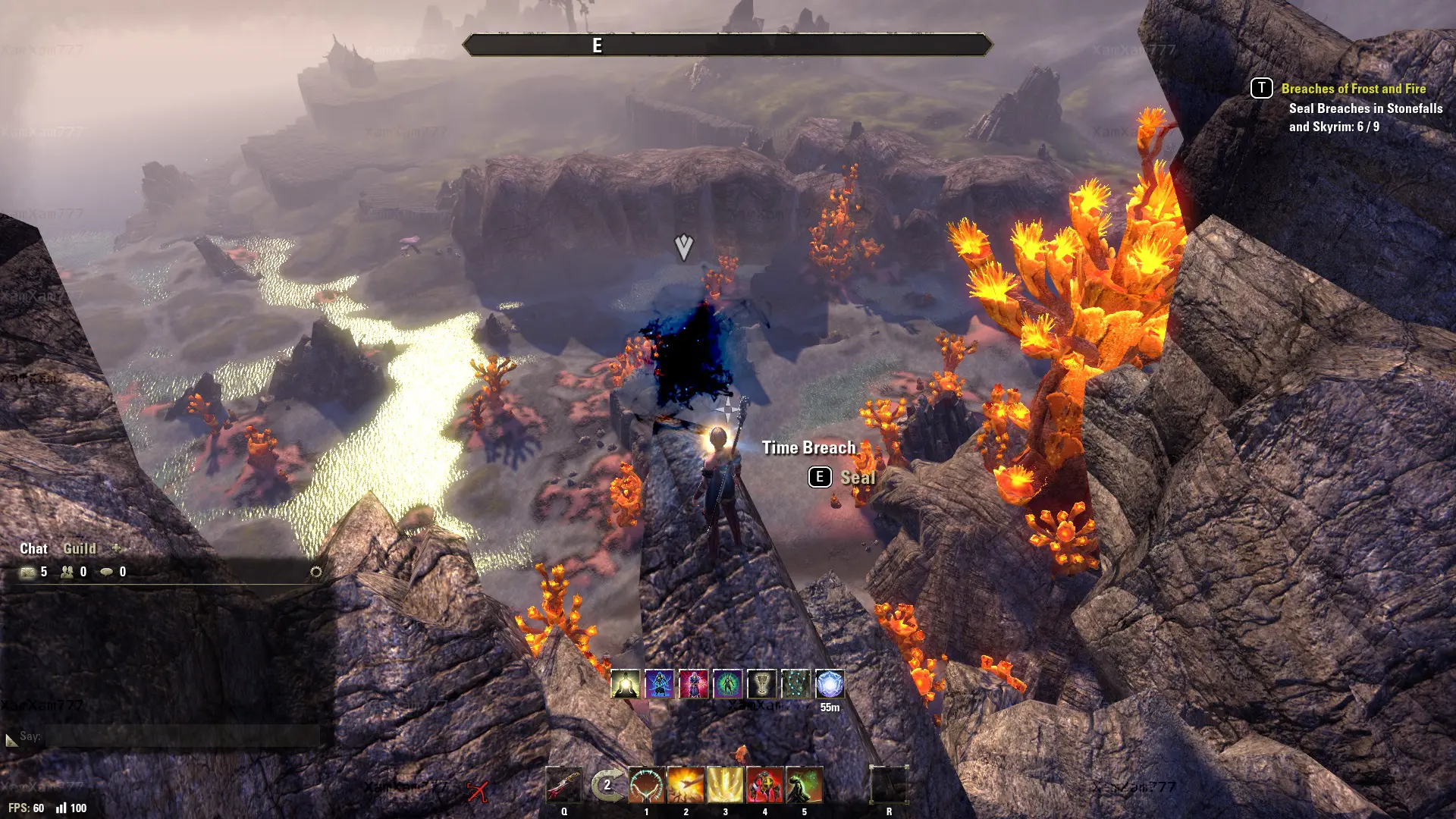1456x819 pixels.
Task: Inspect the blue crystal buff with timer
Action: coord(830,684)
